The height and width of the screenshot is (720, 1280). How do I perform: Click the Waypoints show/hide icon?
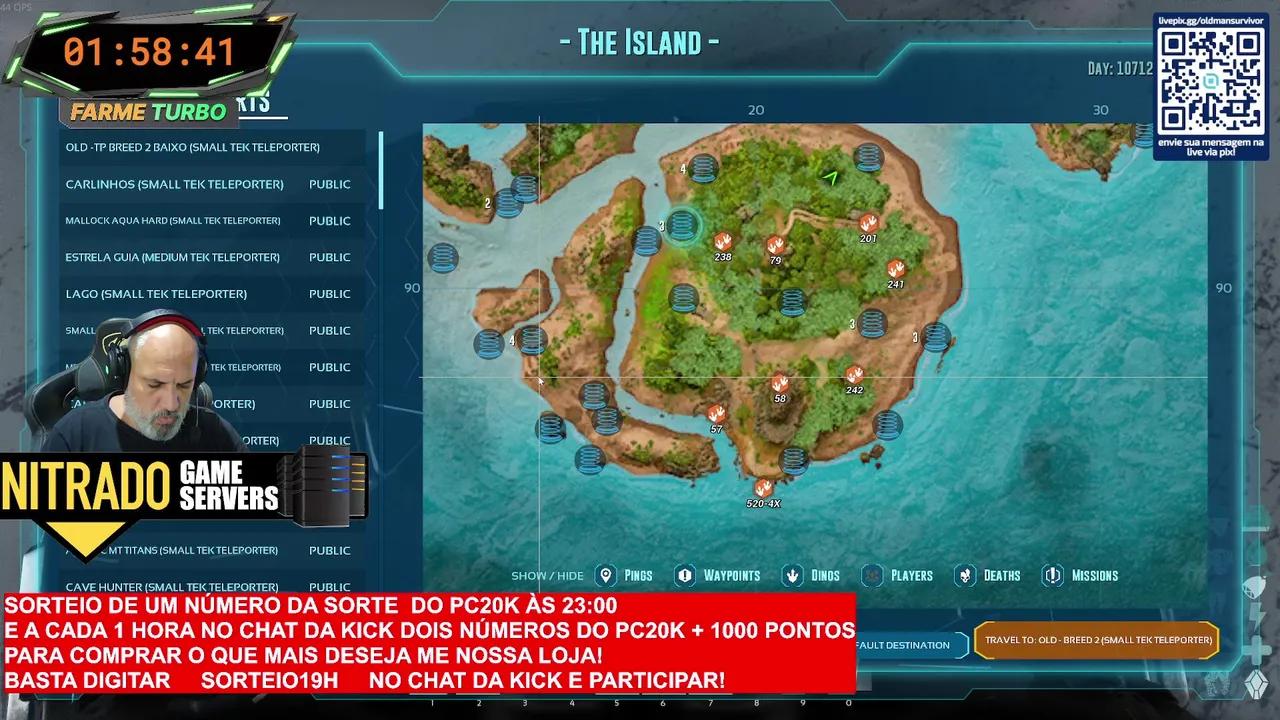[684, 575]
